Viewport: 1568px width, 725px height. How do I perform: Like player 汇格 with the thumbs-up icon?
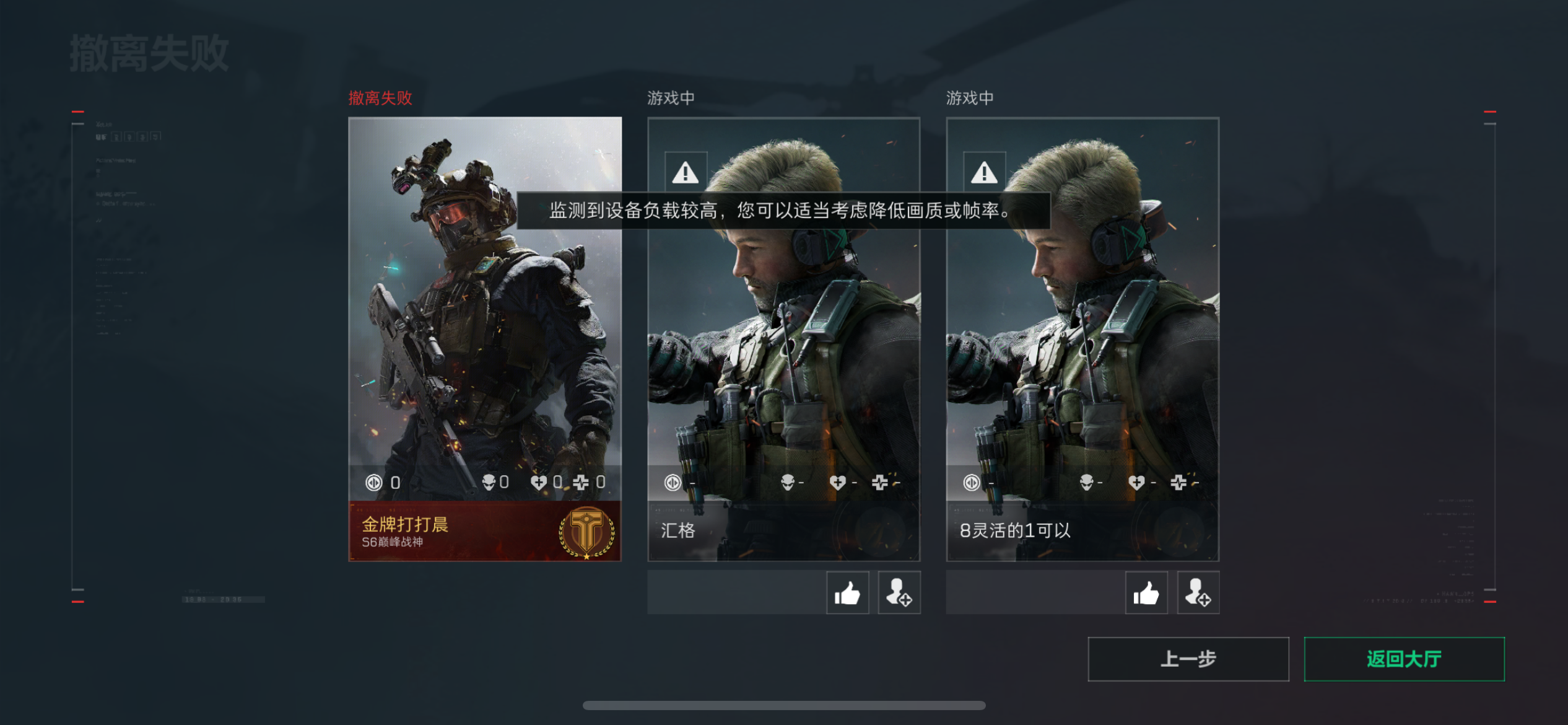pos(847,592)
